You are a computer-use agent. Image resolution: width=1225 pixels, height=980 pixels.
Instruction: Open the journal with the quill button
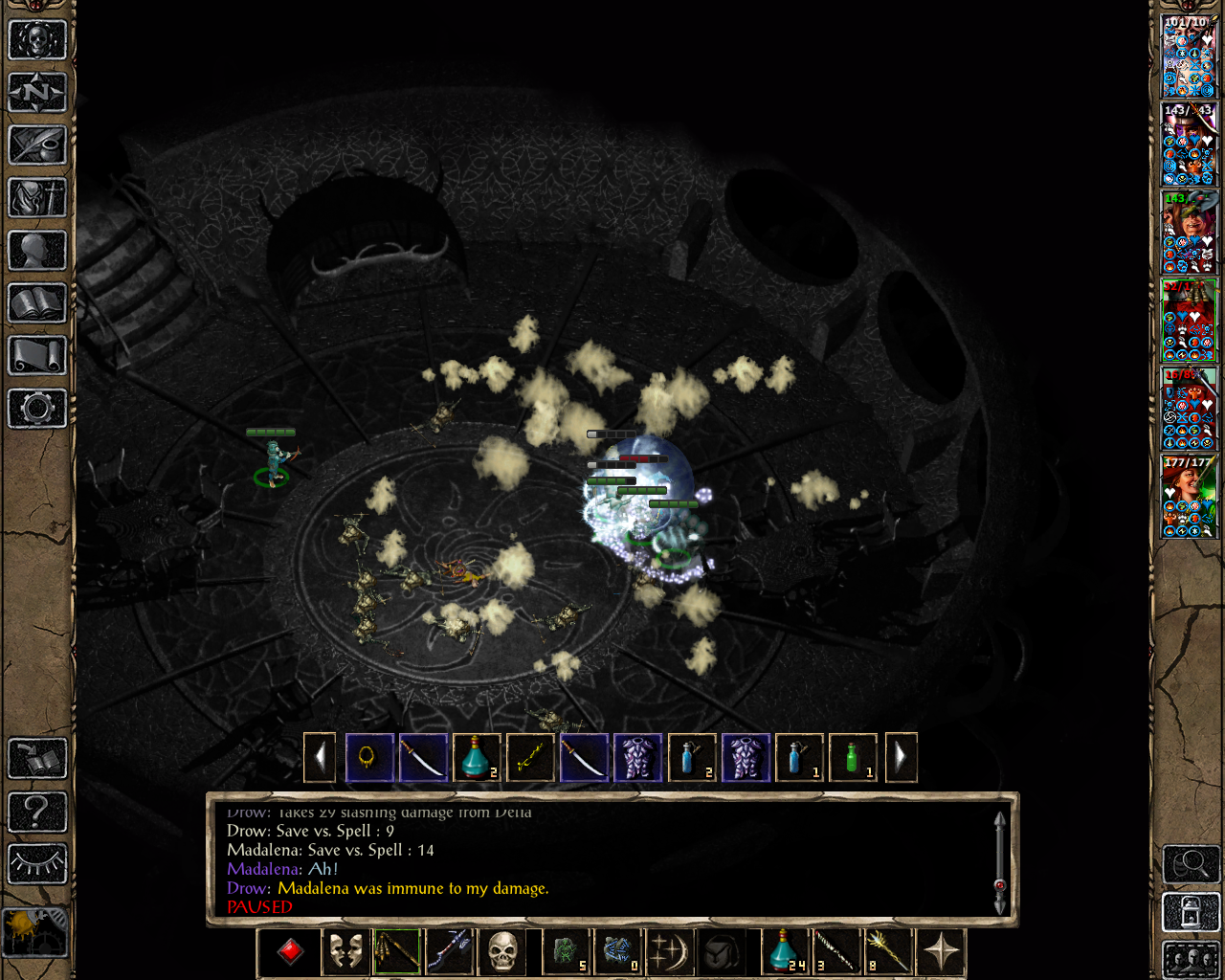coord(37,145)
